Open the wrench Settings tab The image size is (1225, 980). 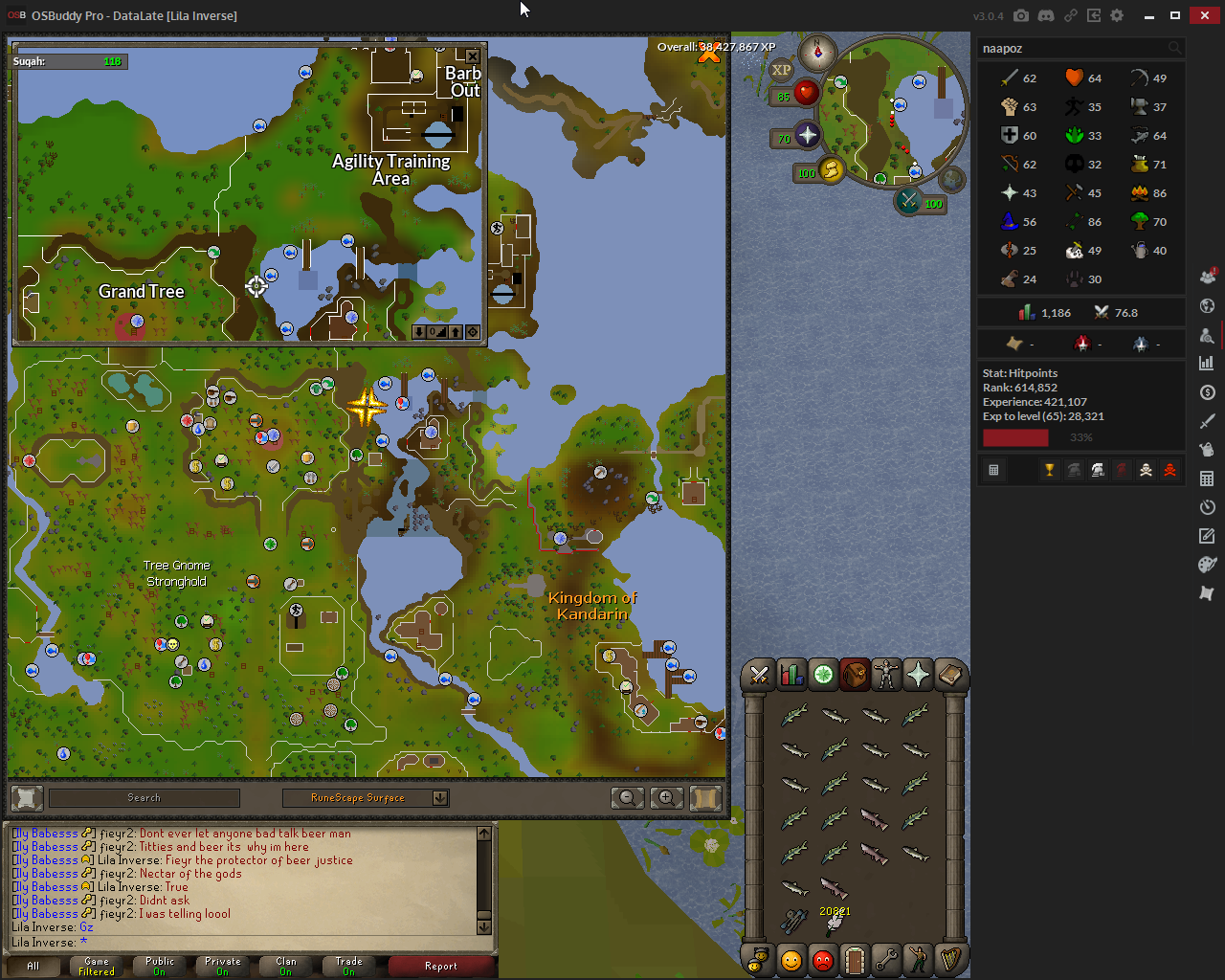pyautogui.click(x=886, y=959)
